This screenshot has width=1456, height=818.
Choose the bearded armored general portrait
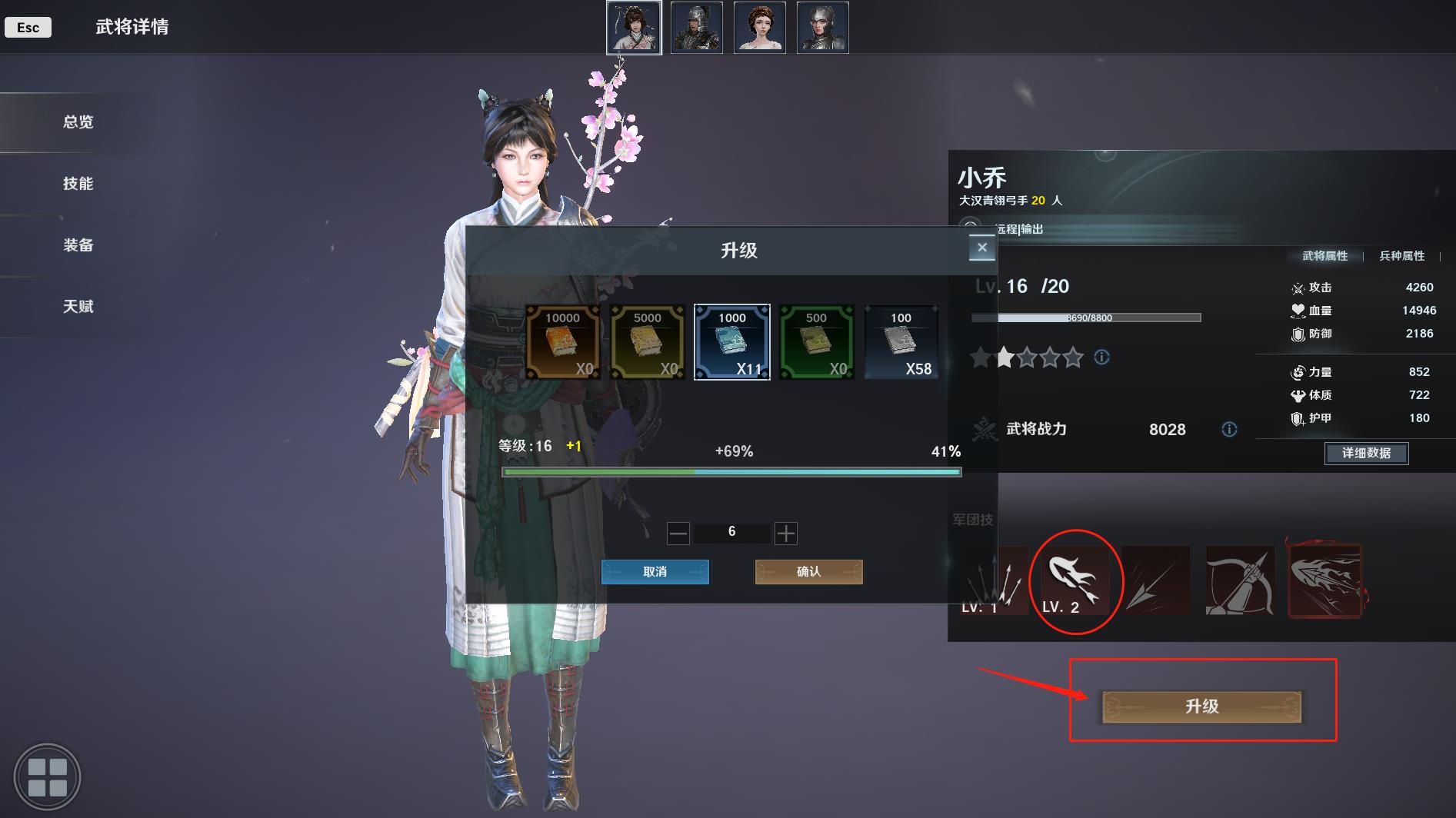(x=696, y=28)
